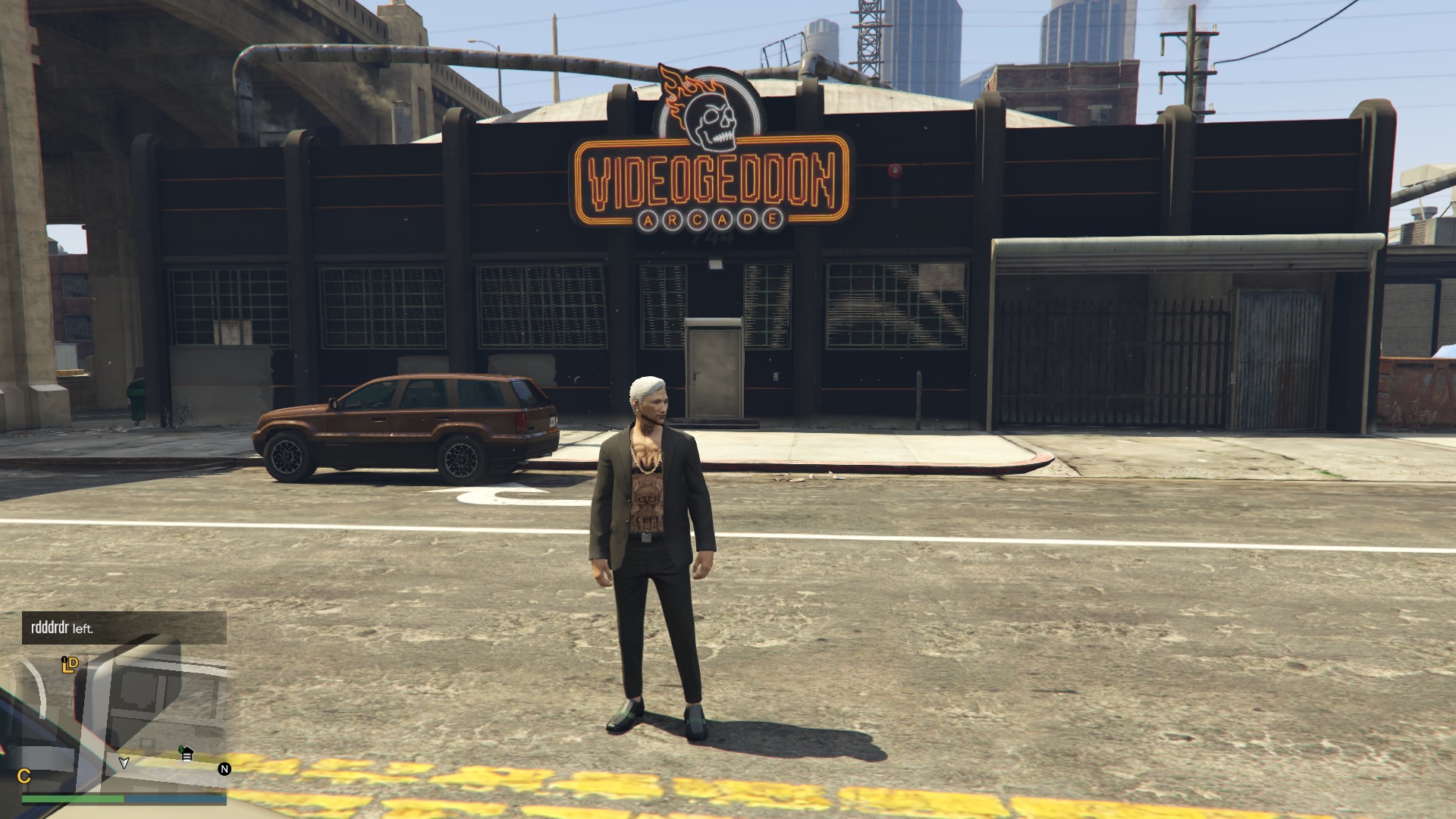Click the black N compass icon on minimap
The image size is (1456, 819).
[x=224, y=768]
